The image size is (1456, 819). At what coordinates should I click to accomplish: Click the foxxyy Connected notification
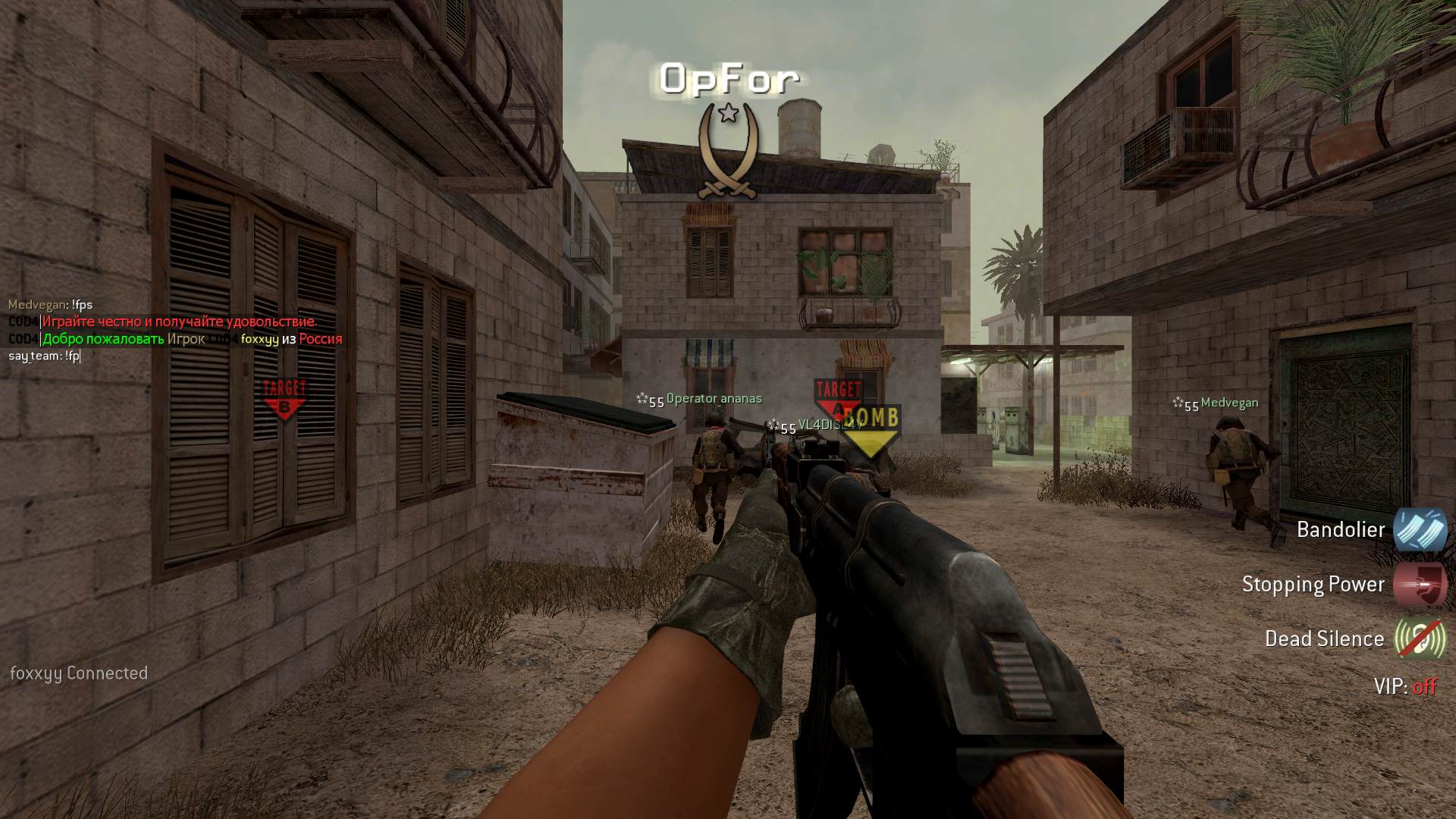[79, 673]
